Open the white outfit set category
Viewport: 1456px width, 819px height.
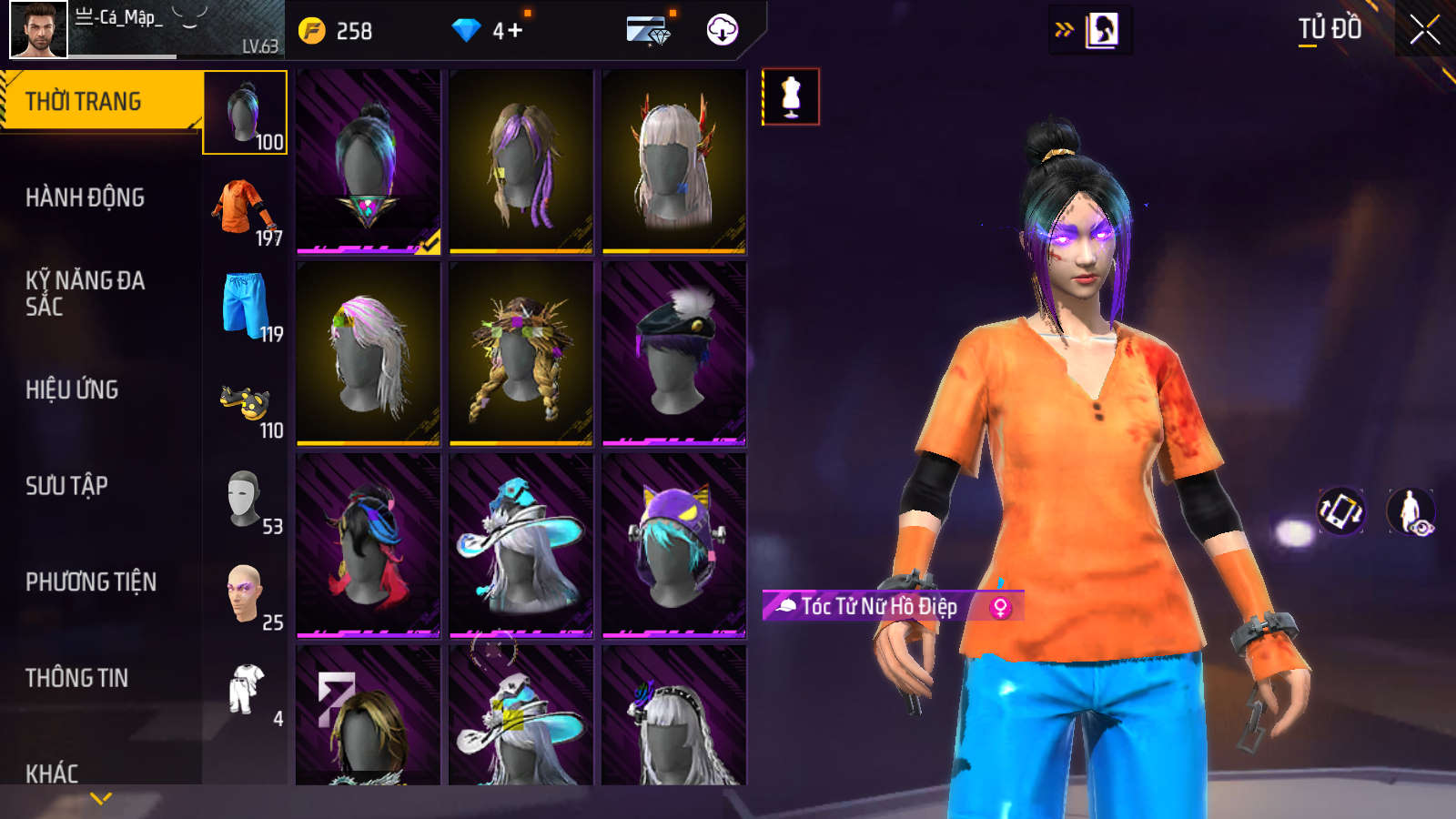247,690
